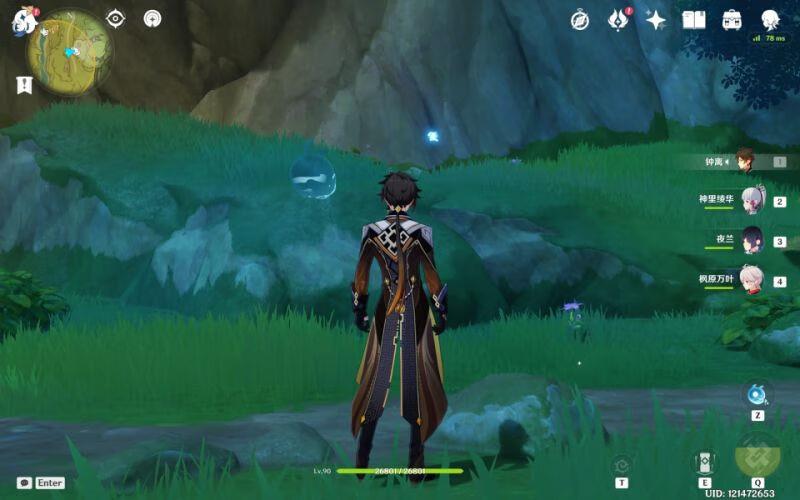Screen dimensions: 800x500
Task: Activate Zhongli's elemental skill pillar icon
Action: click(x=705, y=462)
